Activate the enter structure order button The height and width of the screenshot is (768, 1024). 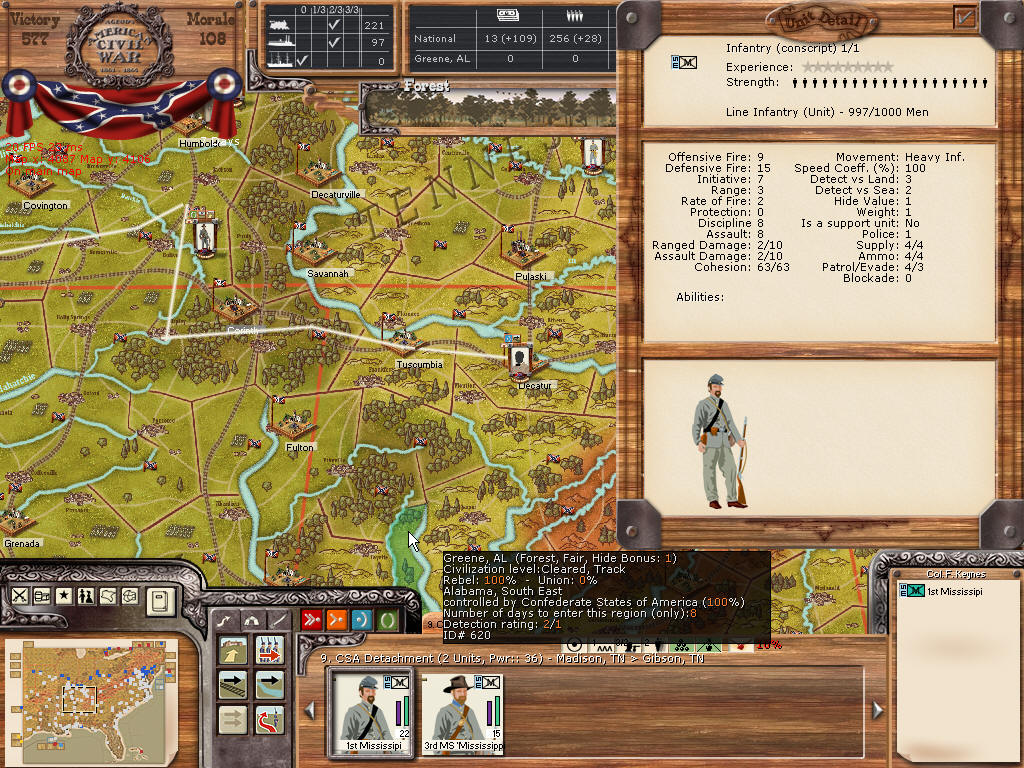coord(233,651)
